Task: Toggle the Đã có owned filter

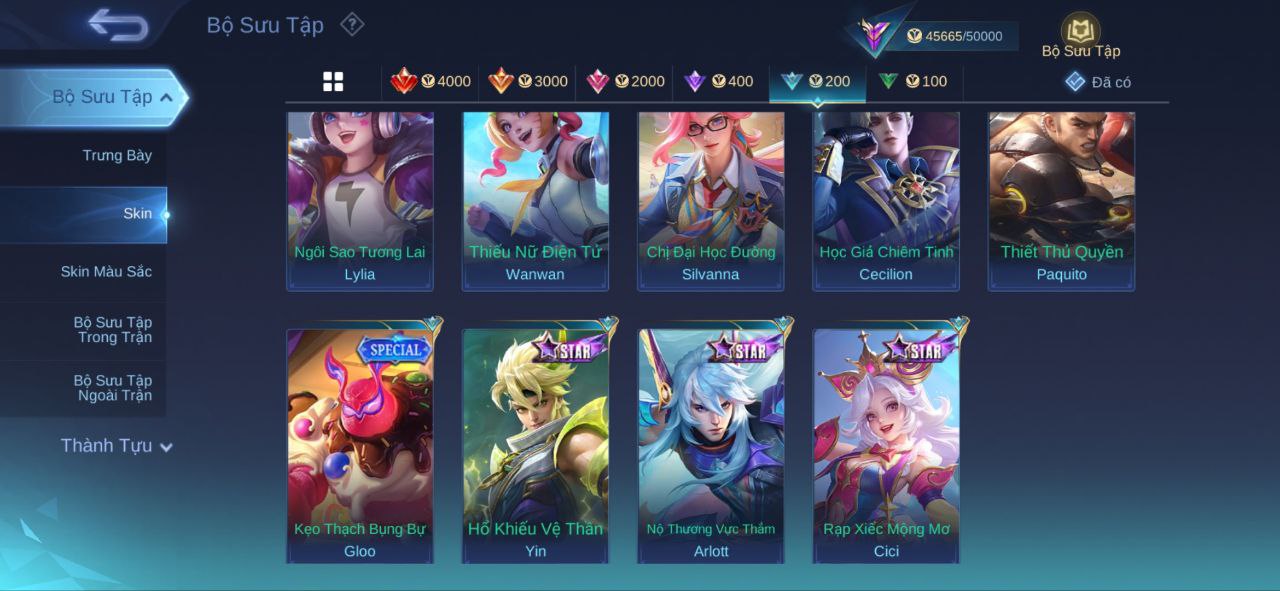Action: [x=1098, y=82]
